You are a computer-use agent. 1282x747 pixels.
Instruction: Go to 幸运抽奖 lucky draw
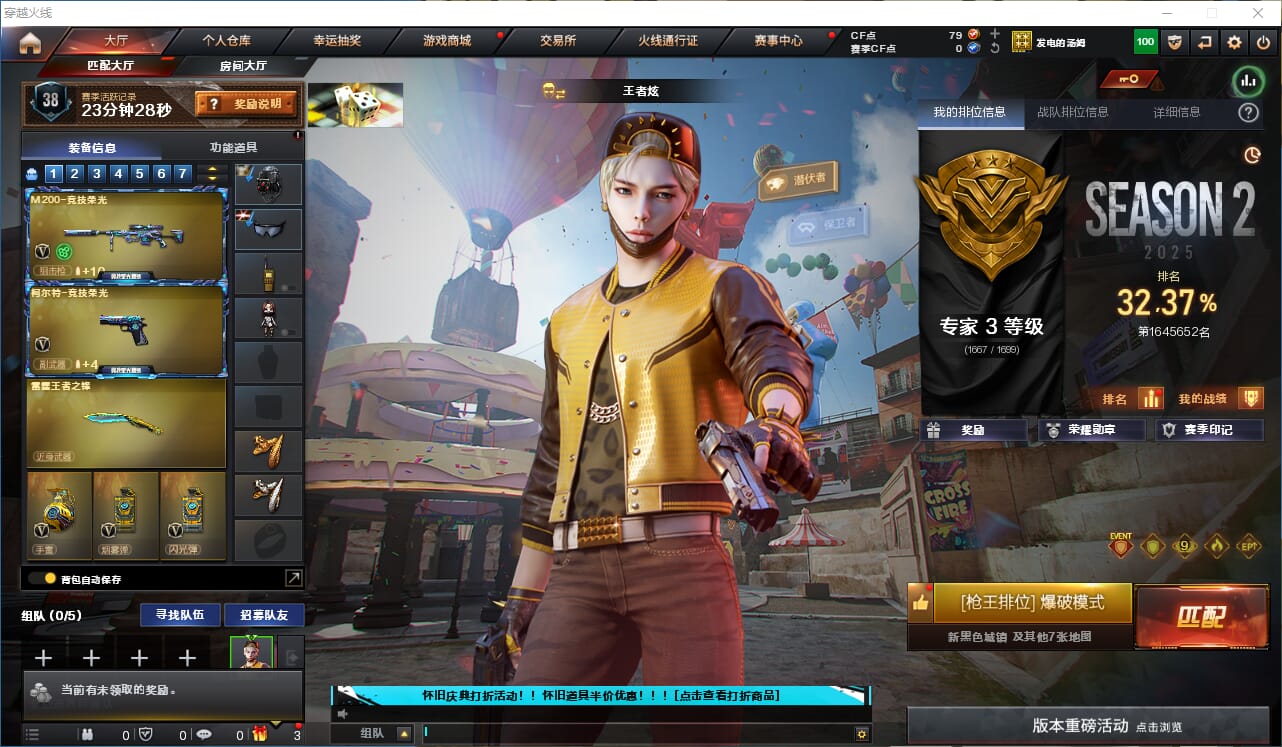(337, 41)
